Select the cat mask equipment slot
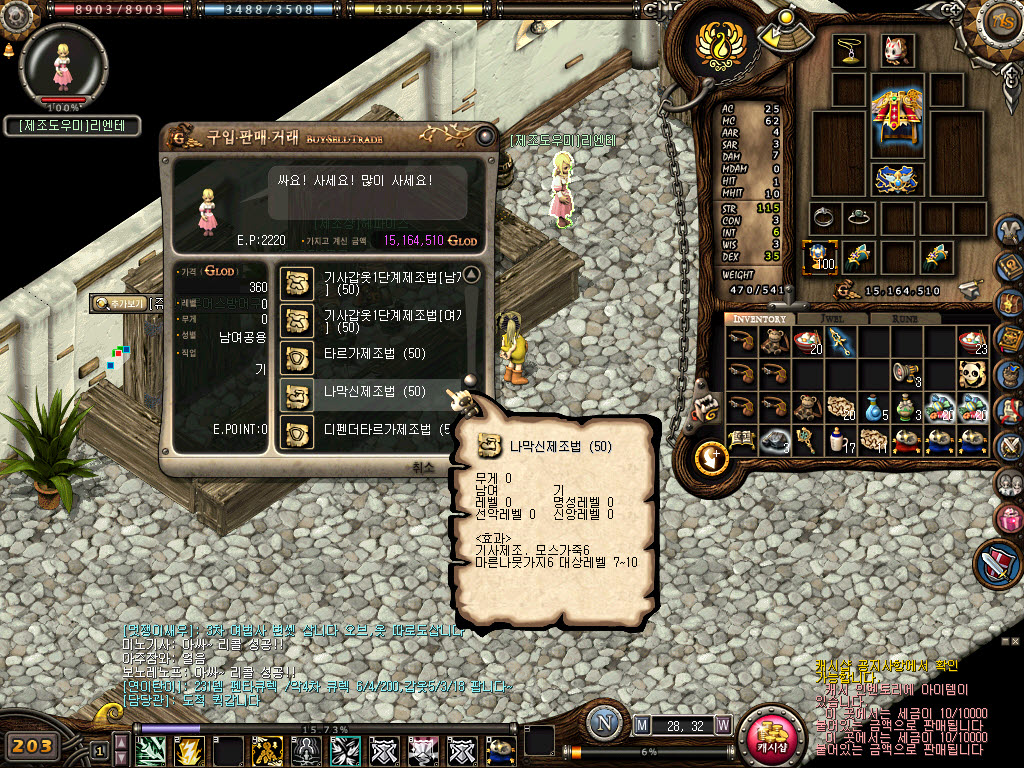The height and width of the screenshot is (768, 1024). point(897,50)
